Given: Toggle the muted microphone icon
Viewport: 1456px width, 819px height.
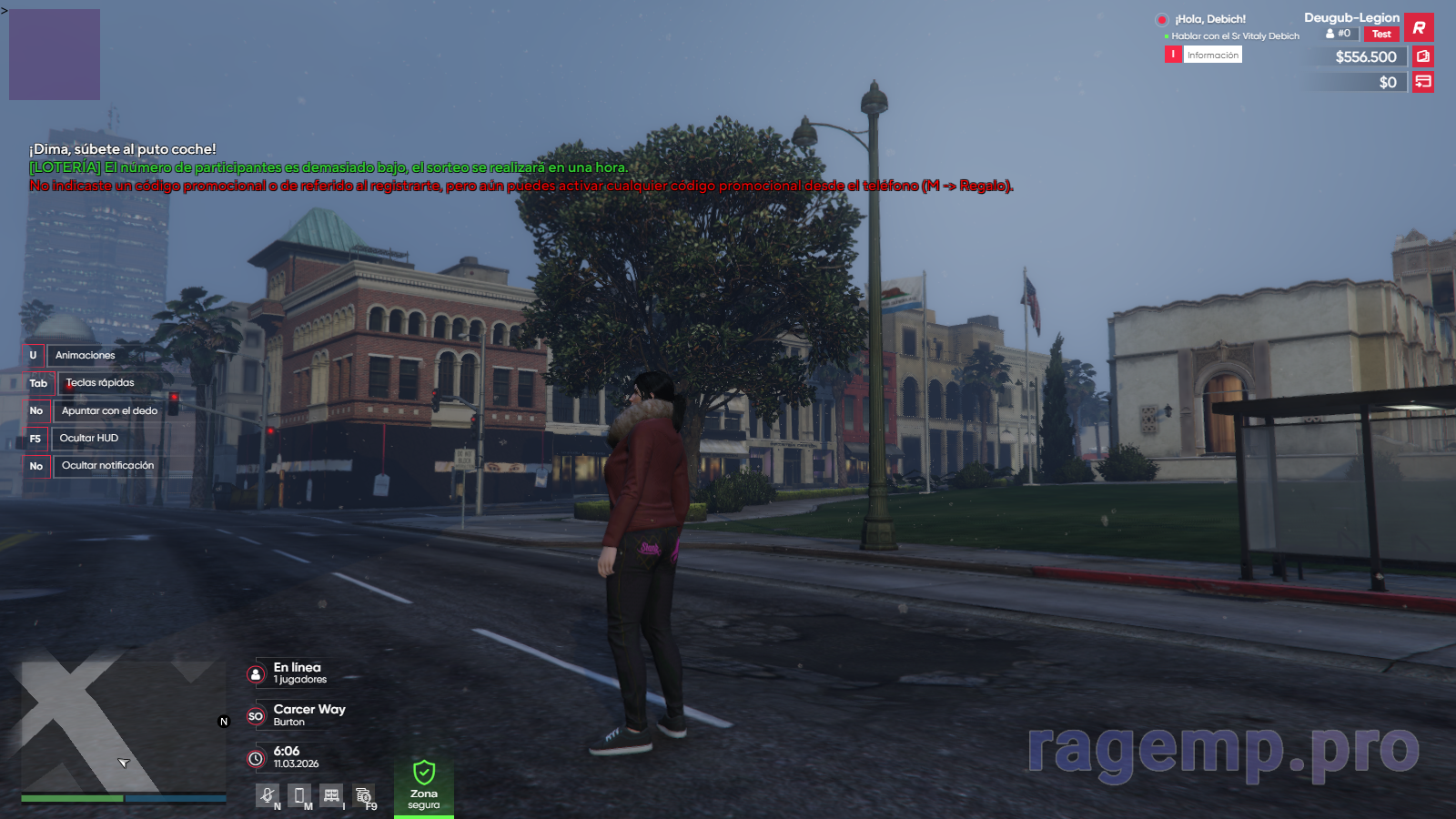Looking at the screenshot, I should coord(267,795).
